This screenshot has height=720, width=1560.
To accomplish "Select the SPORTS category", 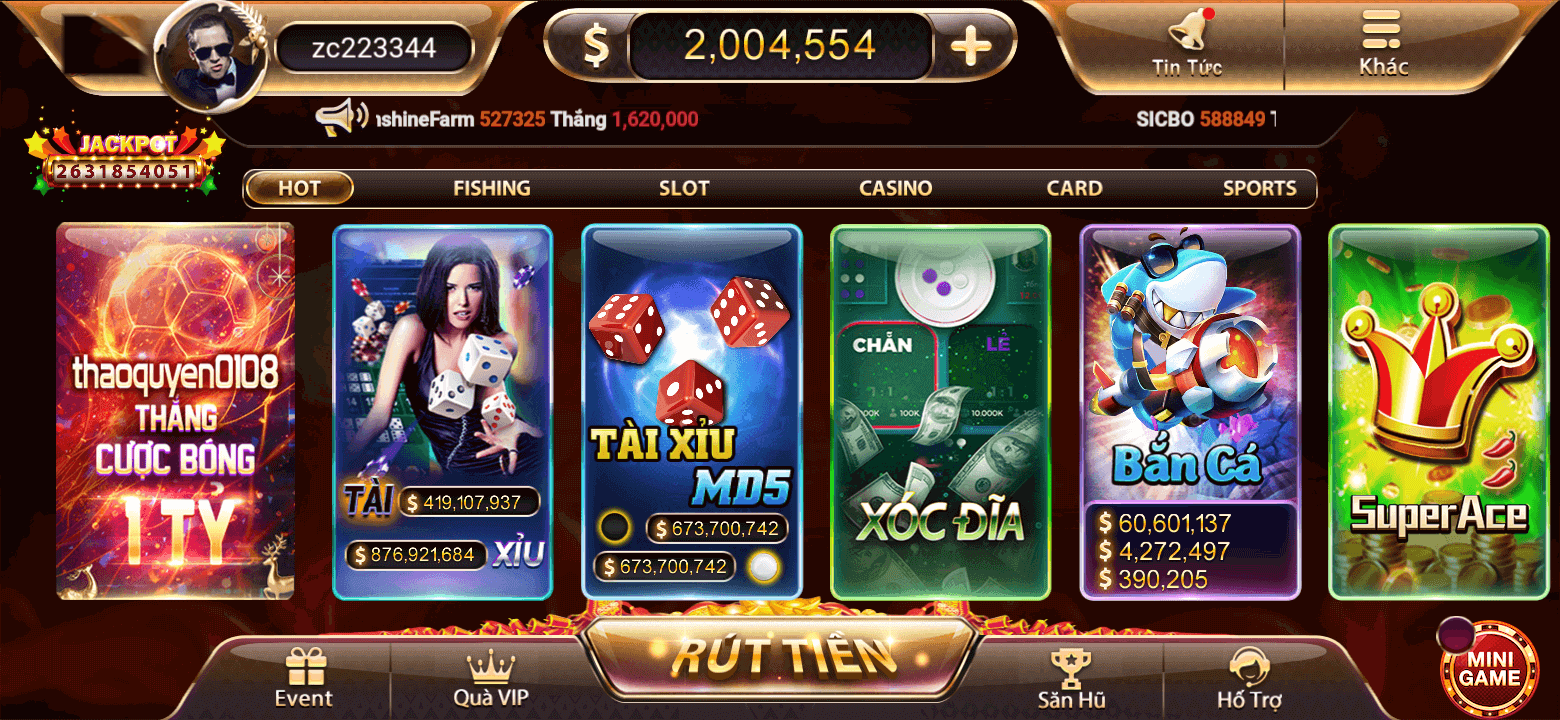I will click(1260, 188).
